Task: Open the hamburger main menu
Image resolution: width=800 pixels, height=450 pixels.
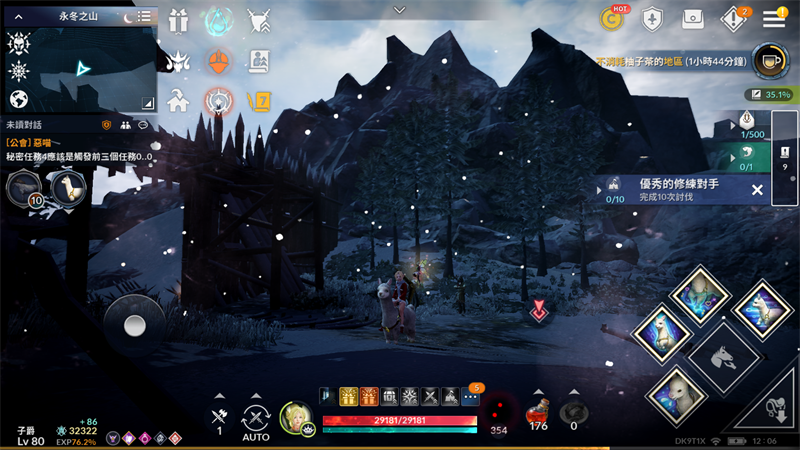Action: (774, 18)
